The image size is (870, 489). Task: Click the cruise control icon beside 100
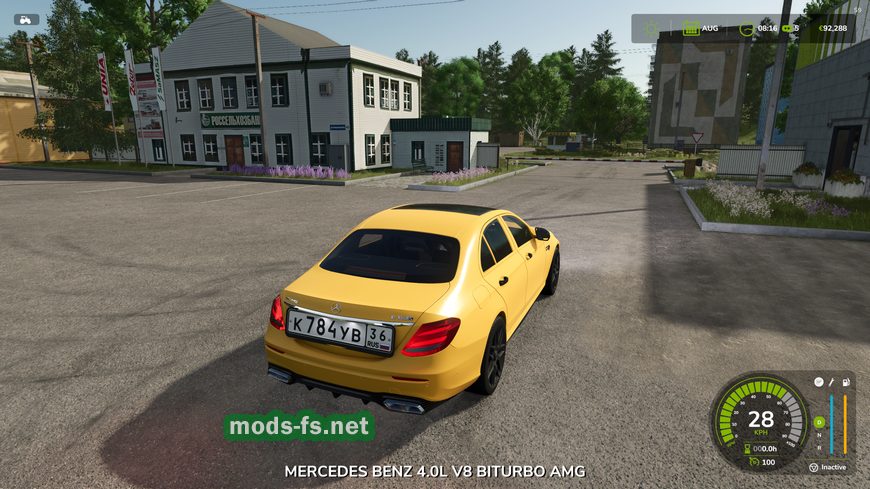(x=753, y=461)
